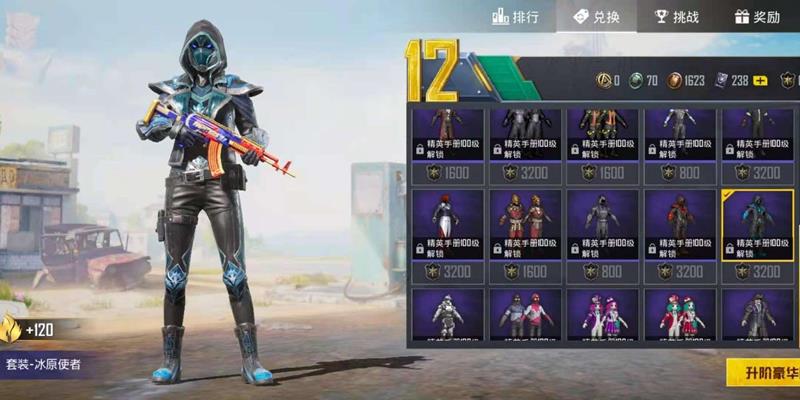Select the grey trench coat and hat outfit

758,315
